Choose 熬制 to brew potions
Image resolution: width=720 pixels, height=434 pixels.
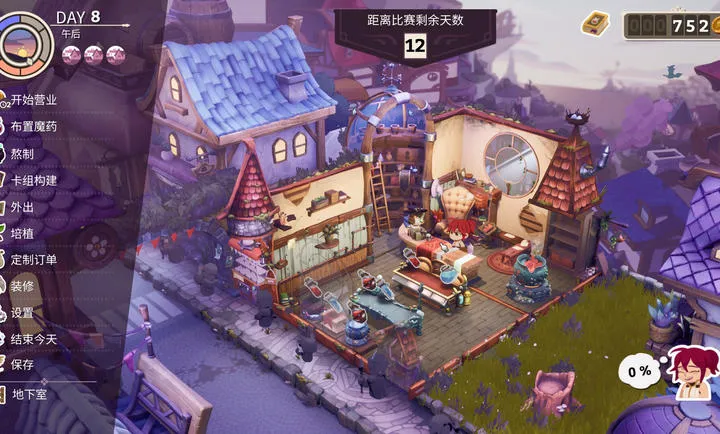(x=22, y=153)
